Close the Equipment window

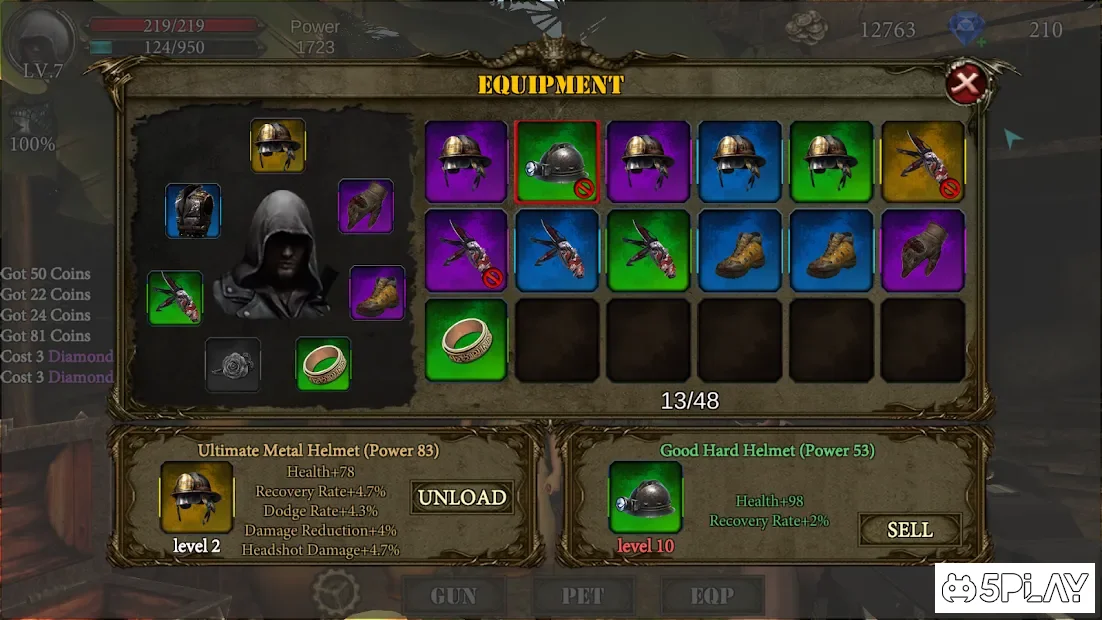(966, 84)
